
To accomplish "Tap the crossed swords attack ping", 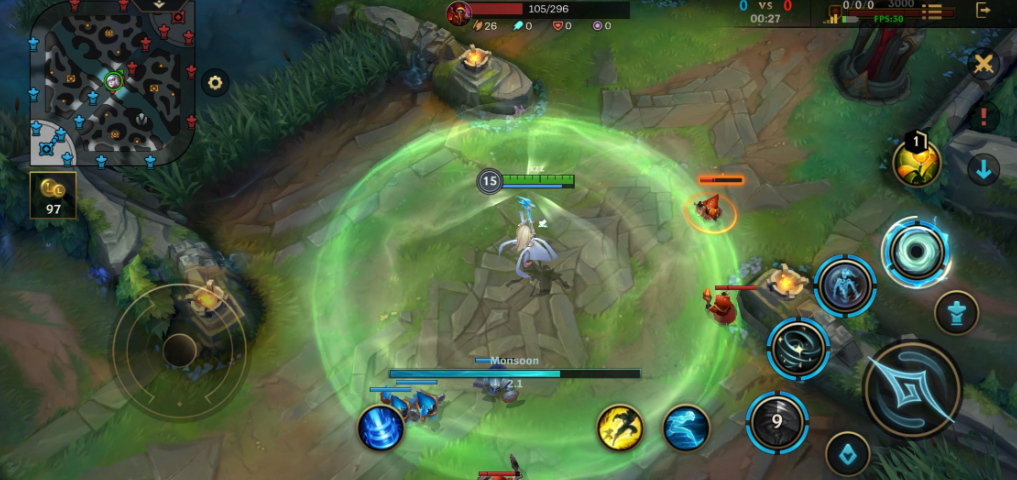I will coord(984,64).
